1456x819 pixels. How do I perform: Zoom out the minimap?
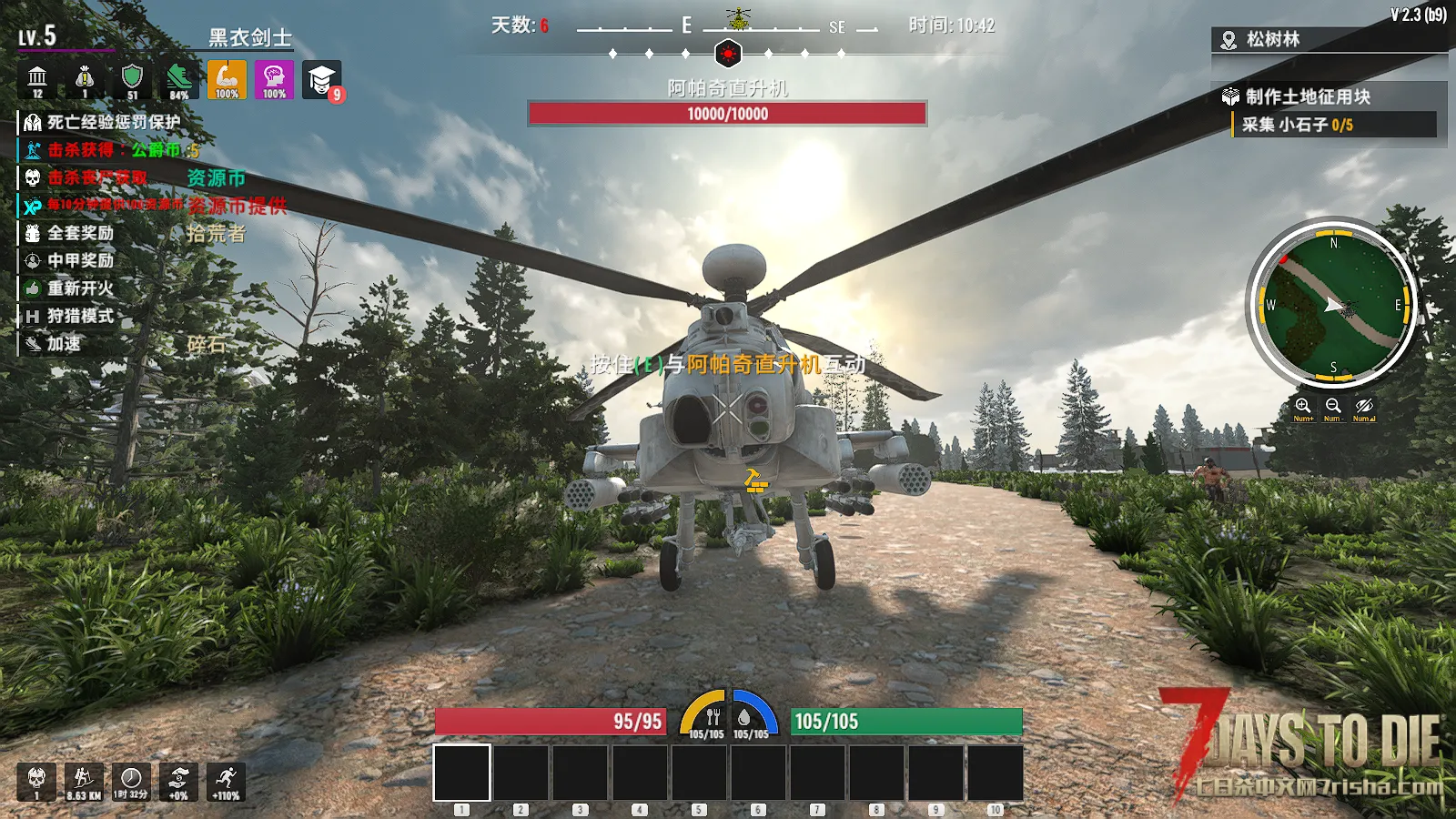pyautogui.click(x=1333, y=407)
